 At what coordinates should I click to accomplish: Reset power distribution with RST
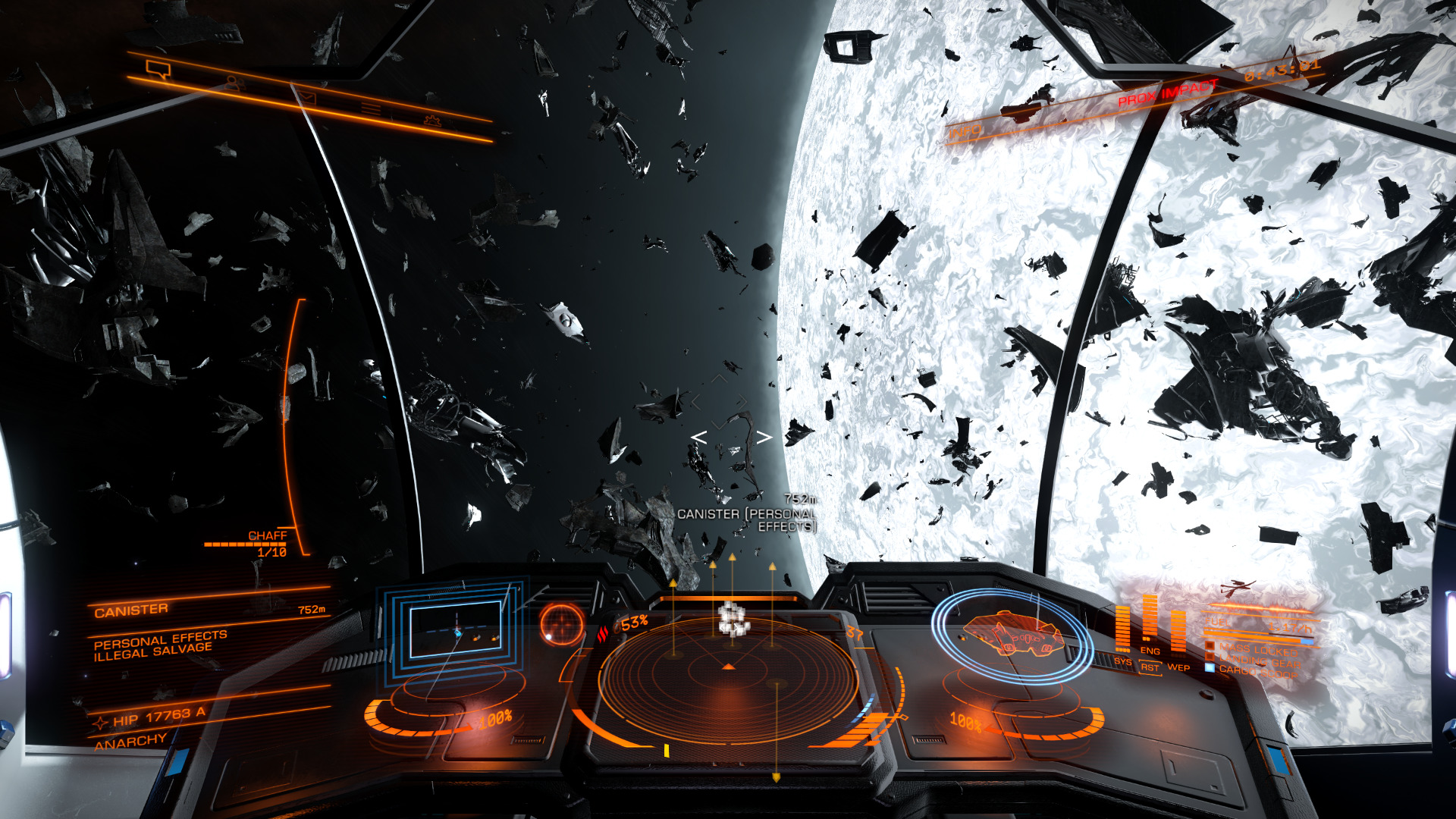1150,668
